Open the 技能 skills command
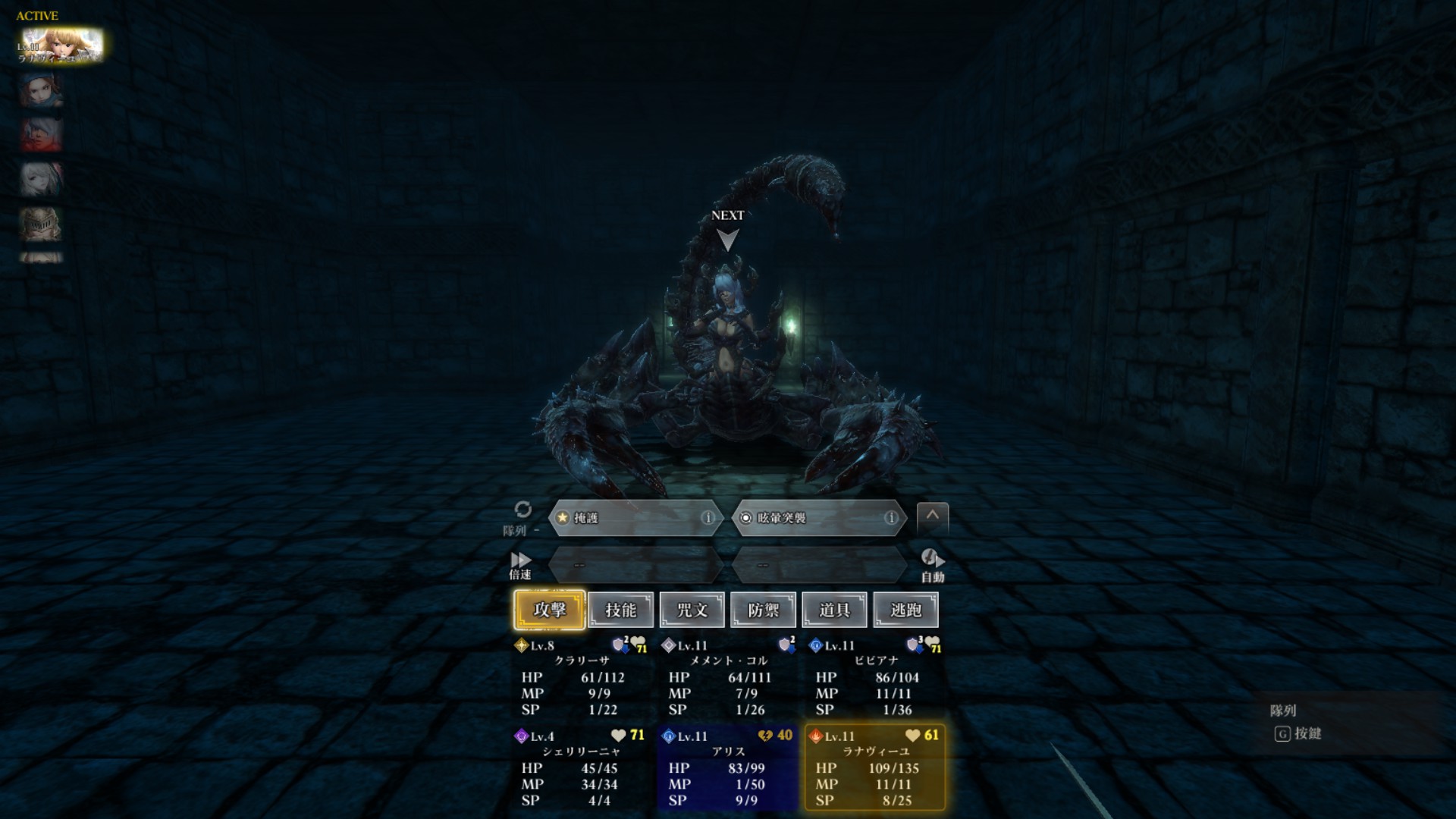 point(620,610)
